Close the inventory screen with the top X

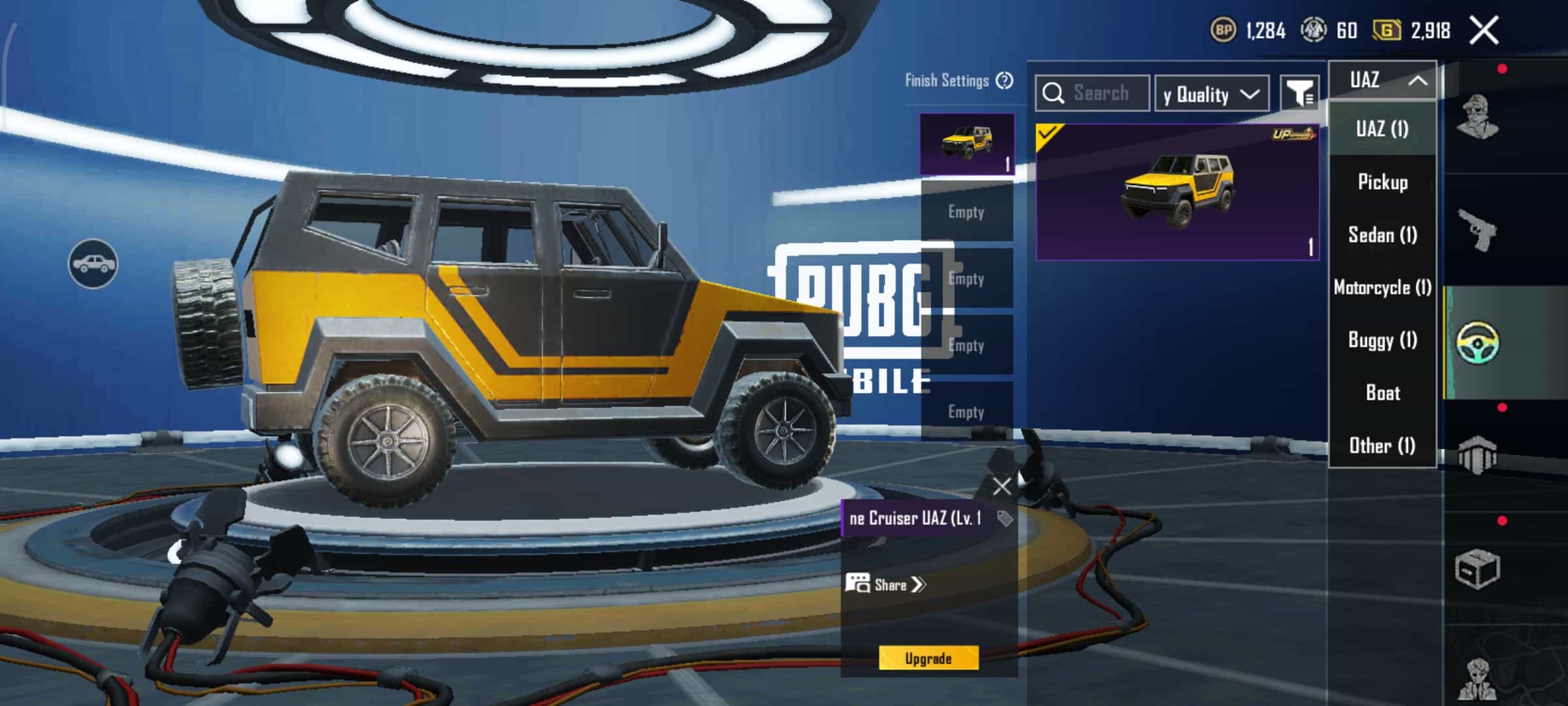[x=1484, y=31]
